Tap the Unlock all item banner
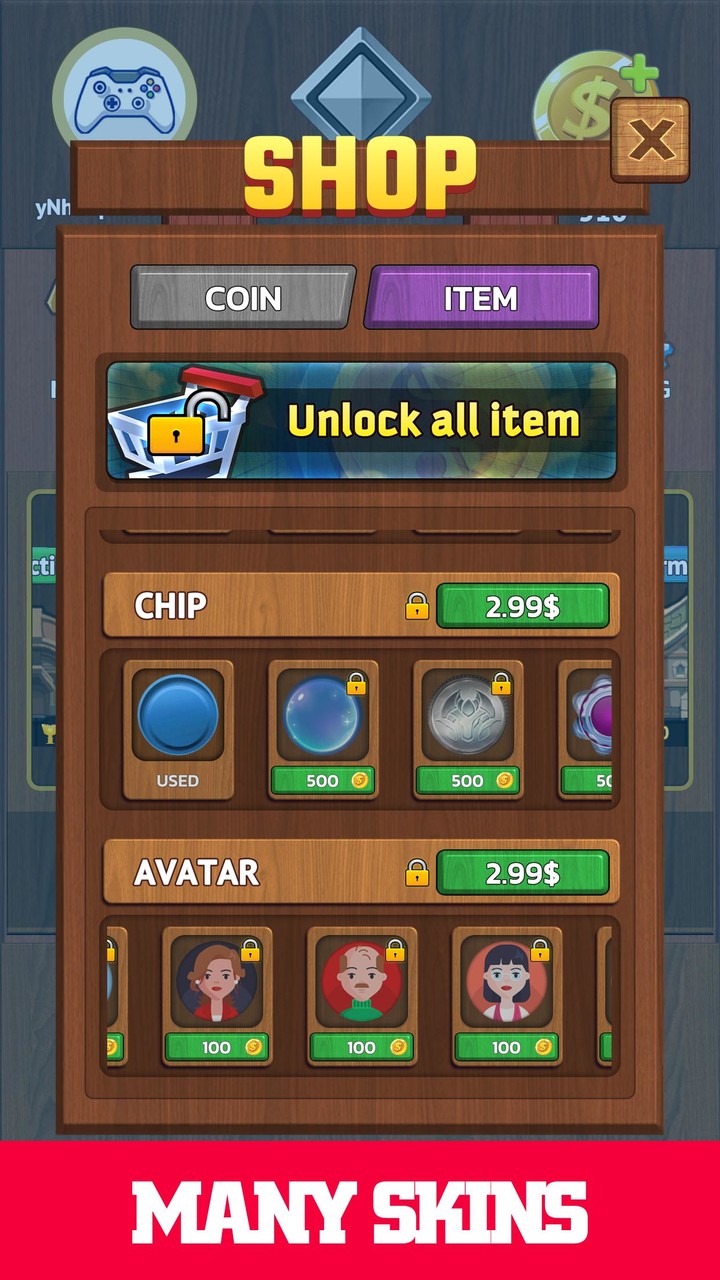The height and width of the screenshot is (1280, 720). pos(361,421)
